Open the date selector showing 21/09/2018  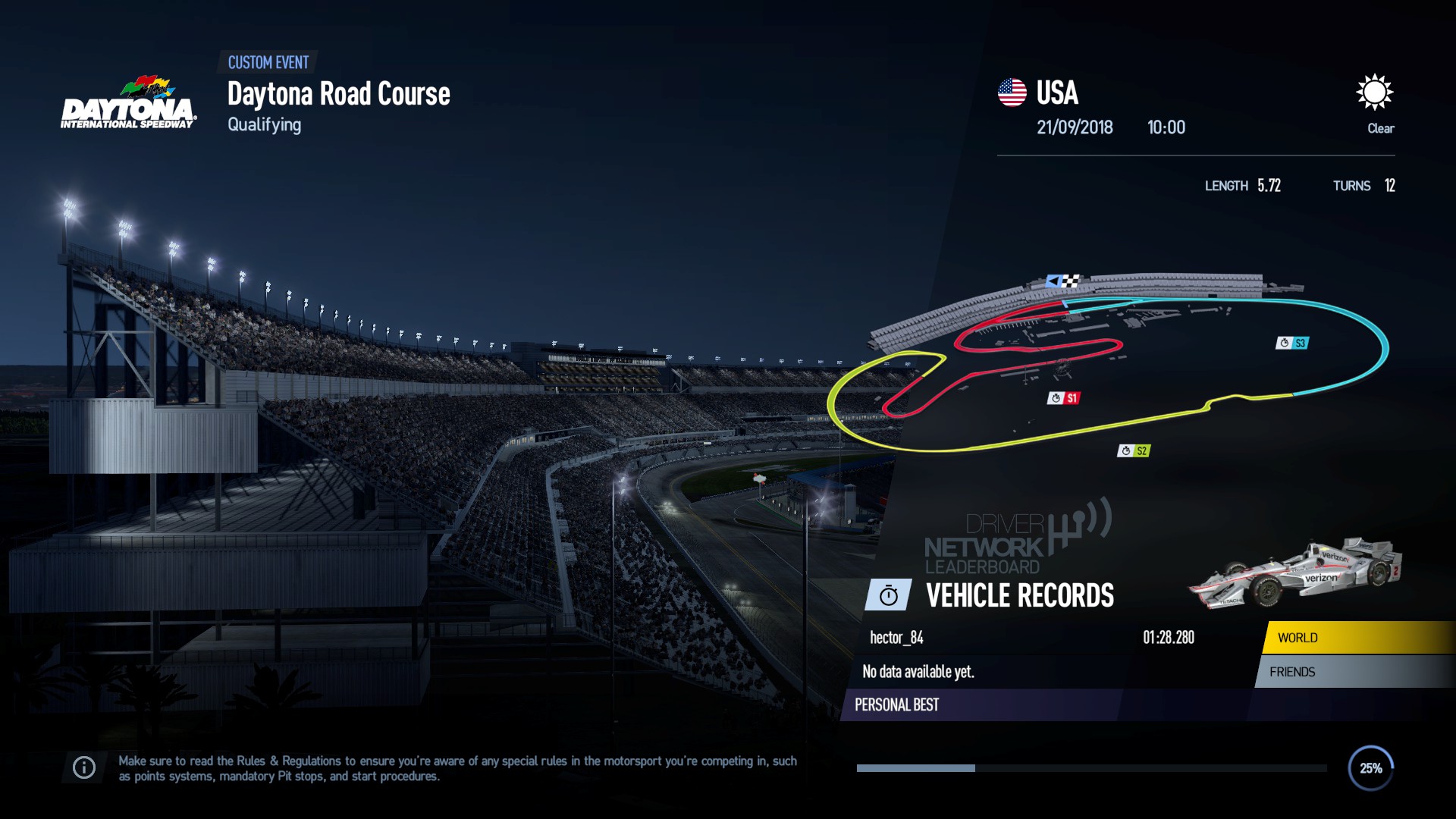pos(1075,127)
